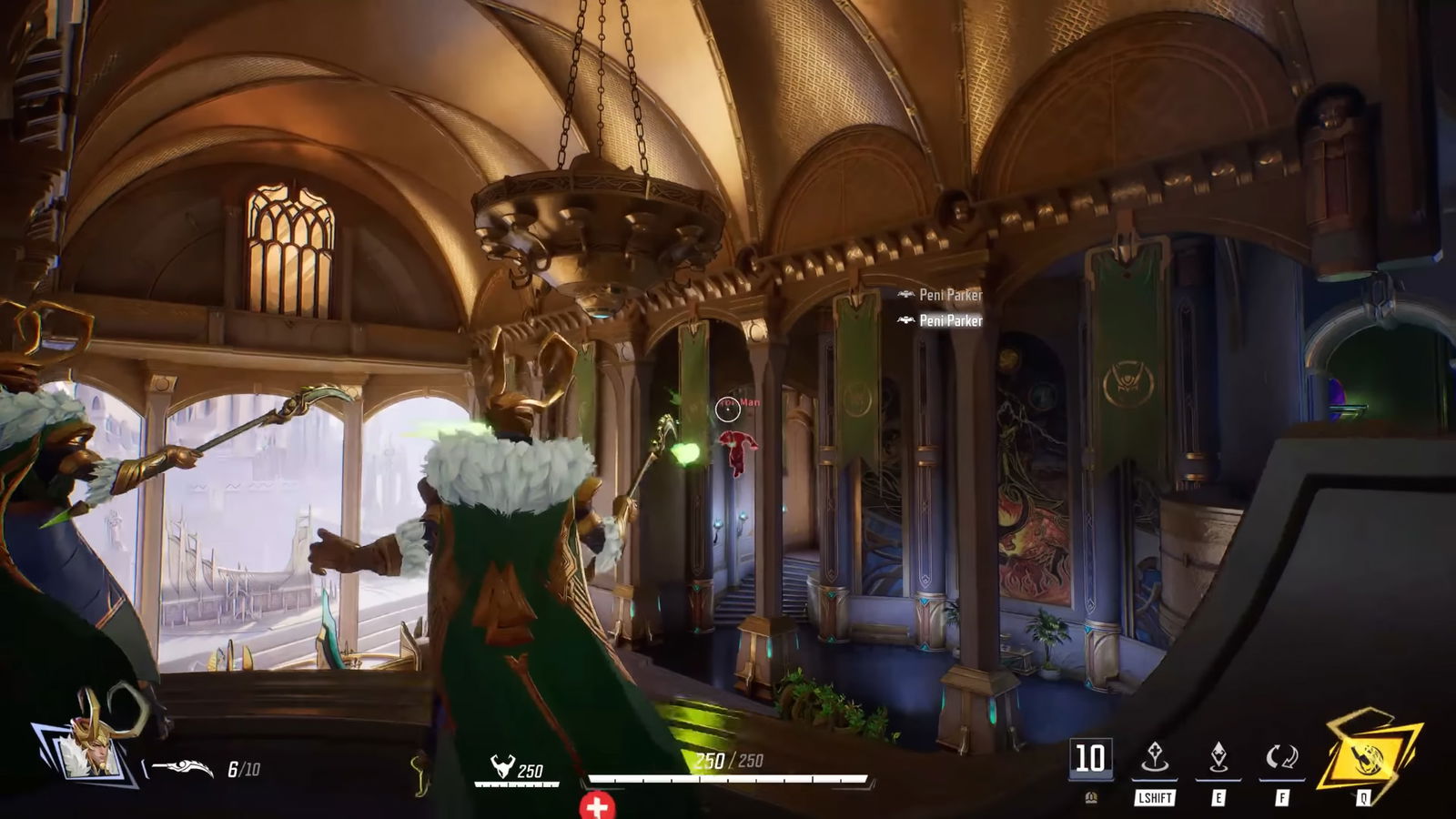The width and height of the screenshot is (1456, 819).
Task: Click the Peni Parker kill feed spider icon
Action: (x=905, y=295)
